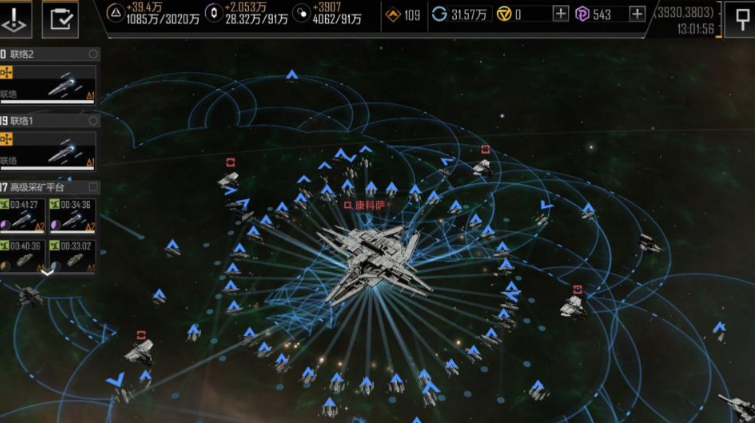Select the 联络1 fleet card
This screenshot has width=755, height=423.
pyautogui.click(x=48, y=150)
